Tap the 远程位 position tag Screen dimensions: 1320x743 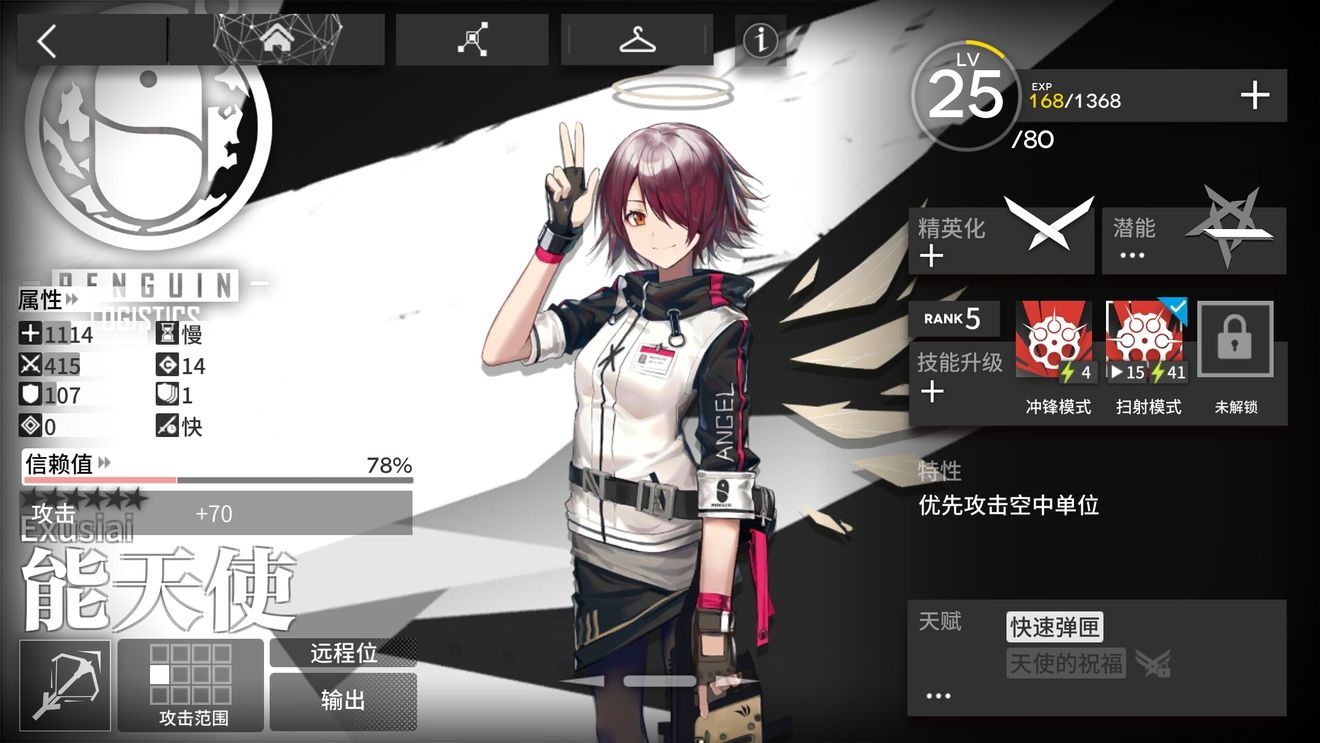(343, 653)
